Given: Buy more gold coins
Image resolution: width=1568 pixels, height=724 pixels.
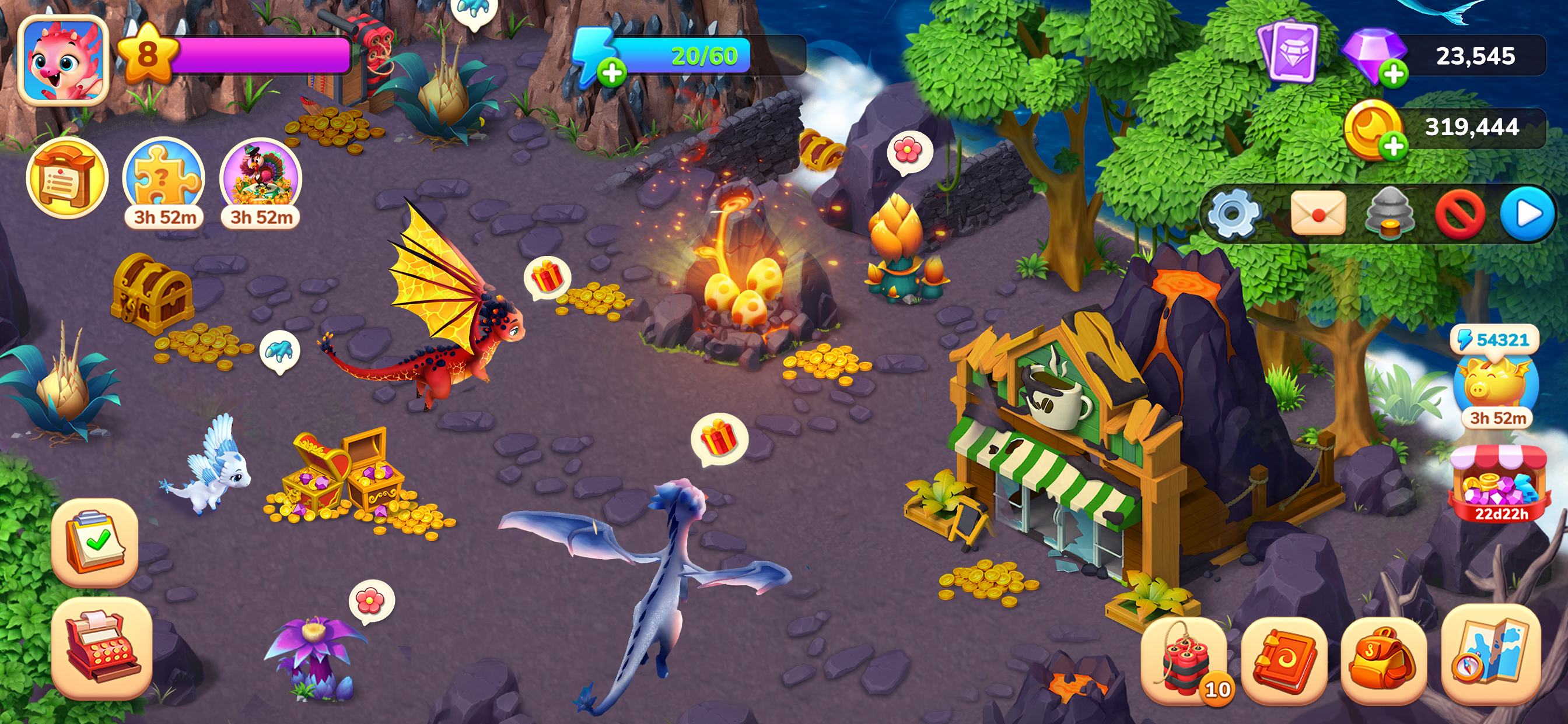Looking at the screenshot, I should pyautogui.click(x=1392, y=146).
